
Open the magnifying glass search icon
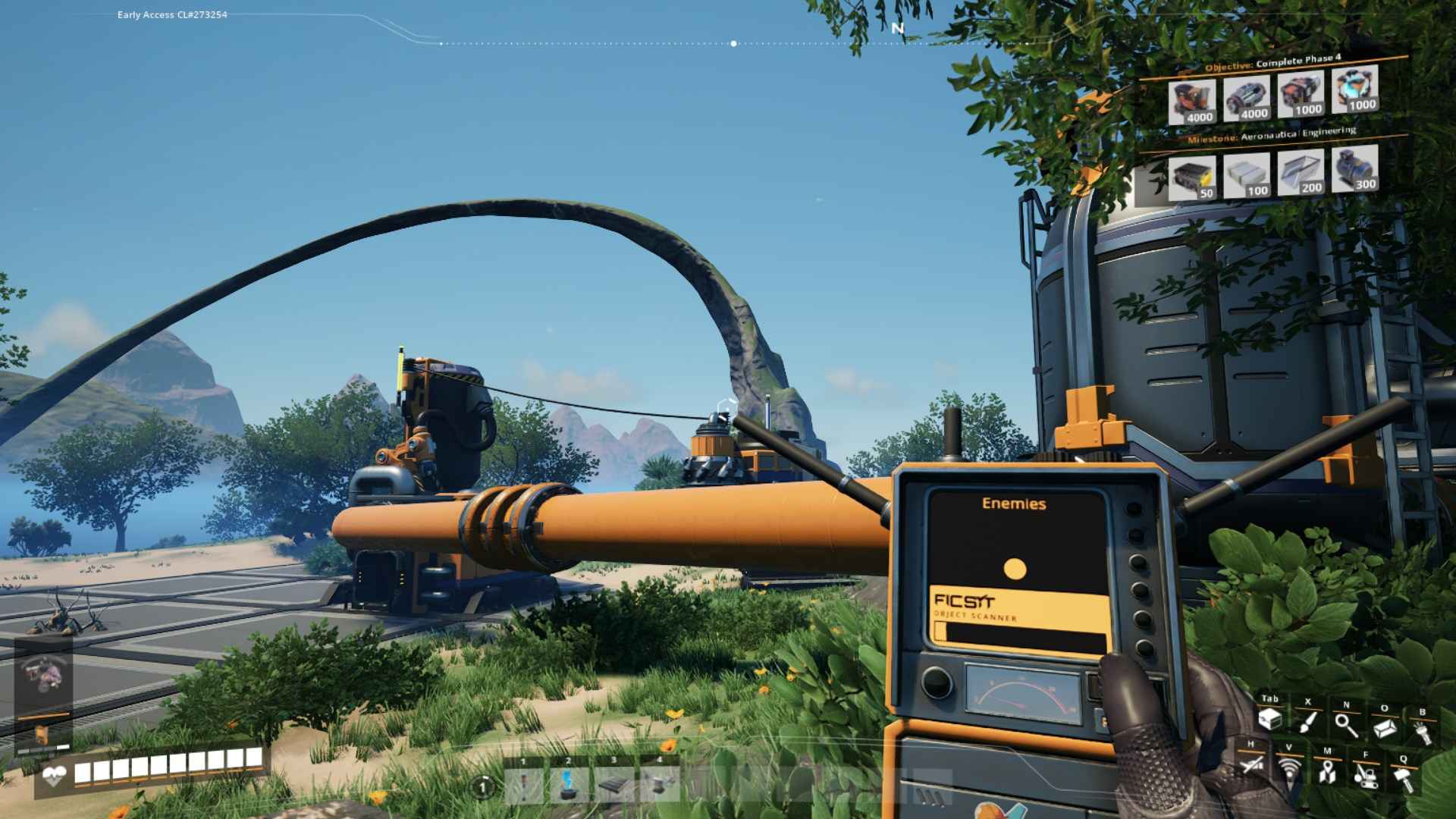click(1346, 724)
